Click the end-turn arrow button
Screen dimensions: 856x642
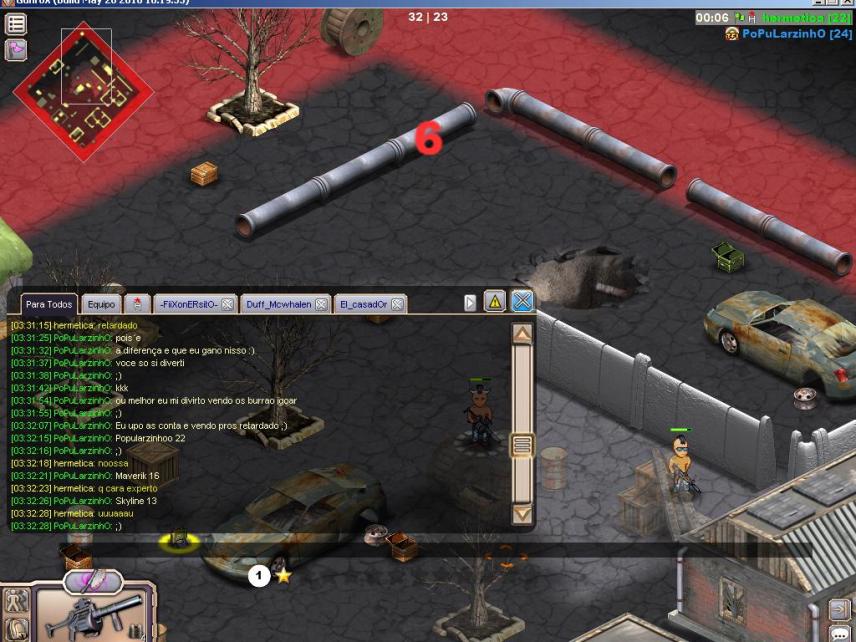click(838, 609)
